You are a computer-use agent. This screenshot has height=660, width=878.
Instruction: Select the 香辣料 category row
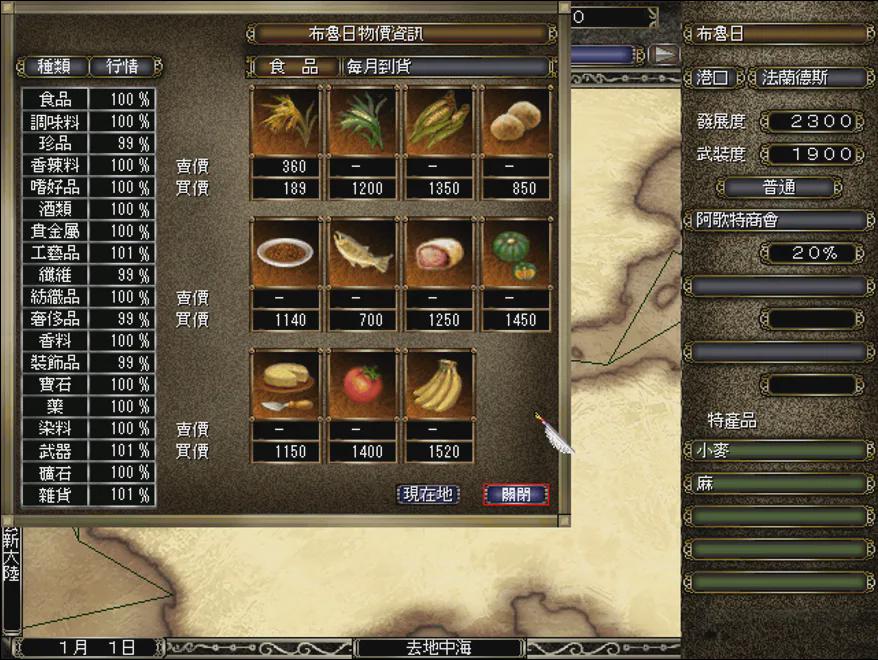55,165
